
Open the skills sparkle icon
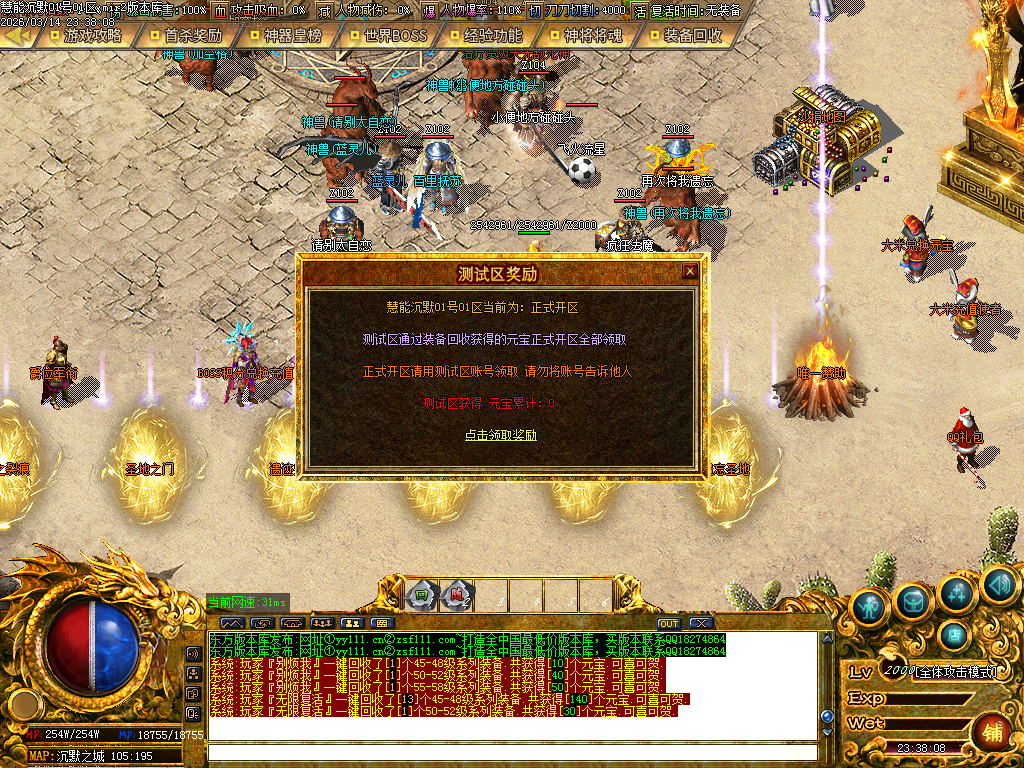click(958, 593)
